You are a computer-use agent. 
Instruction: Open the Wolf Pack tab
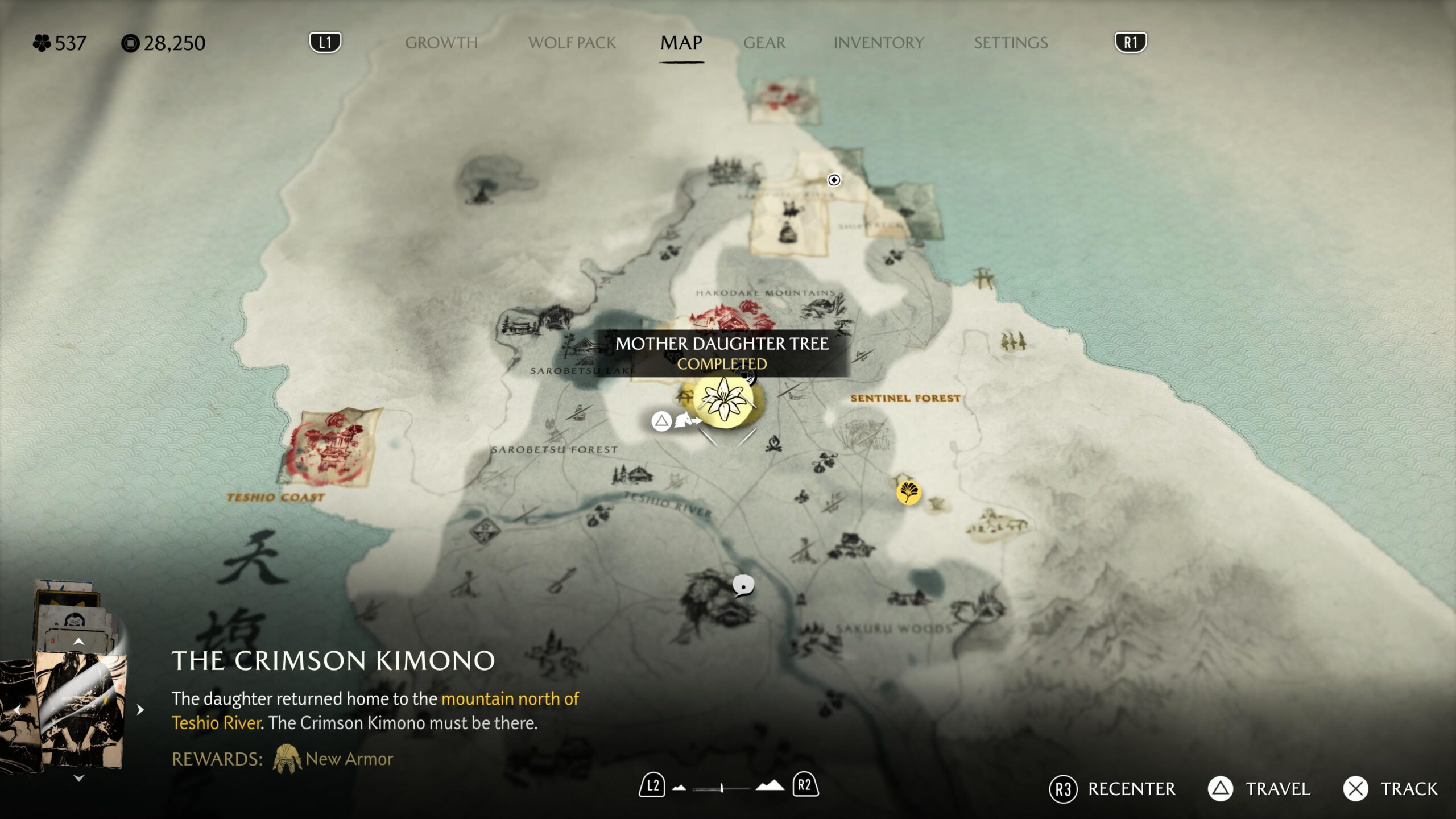click(x=572, y=43)
